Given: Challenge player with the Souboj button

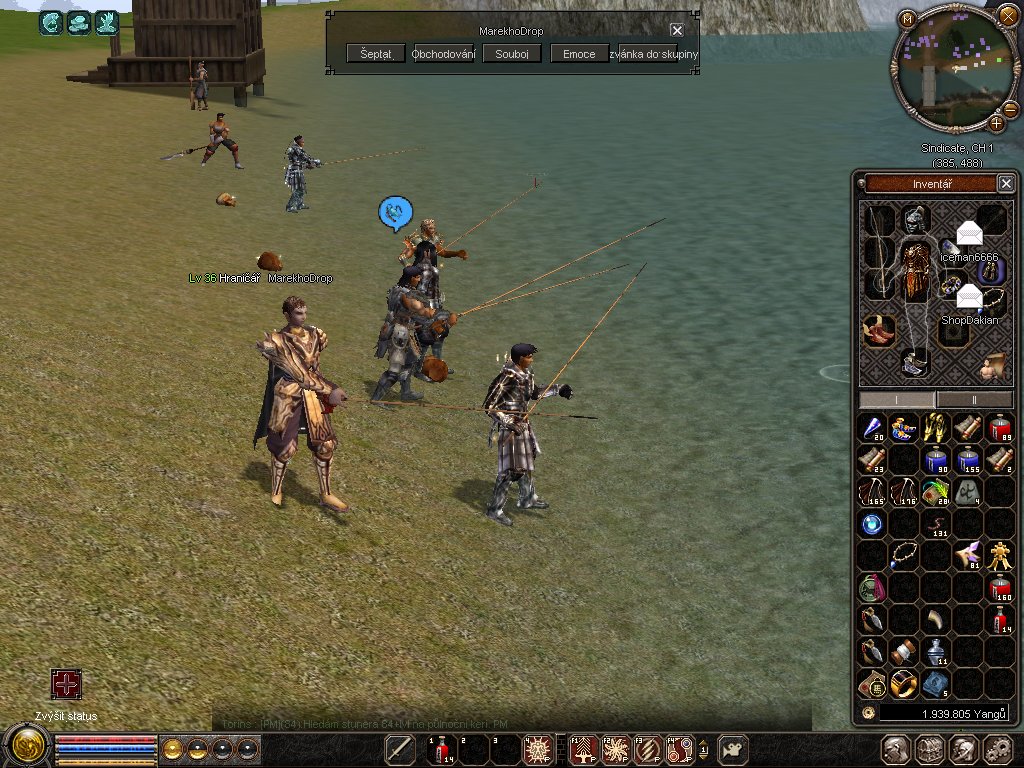Looking at the screenshot, I should pos(511,54).
